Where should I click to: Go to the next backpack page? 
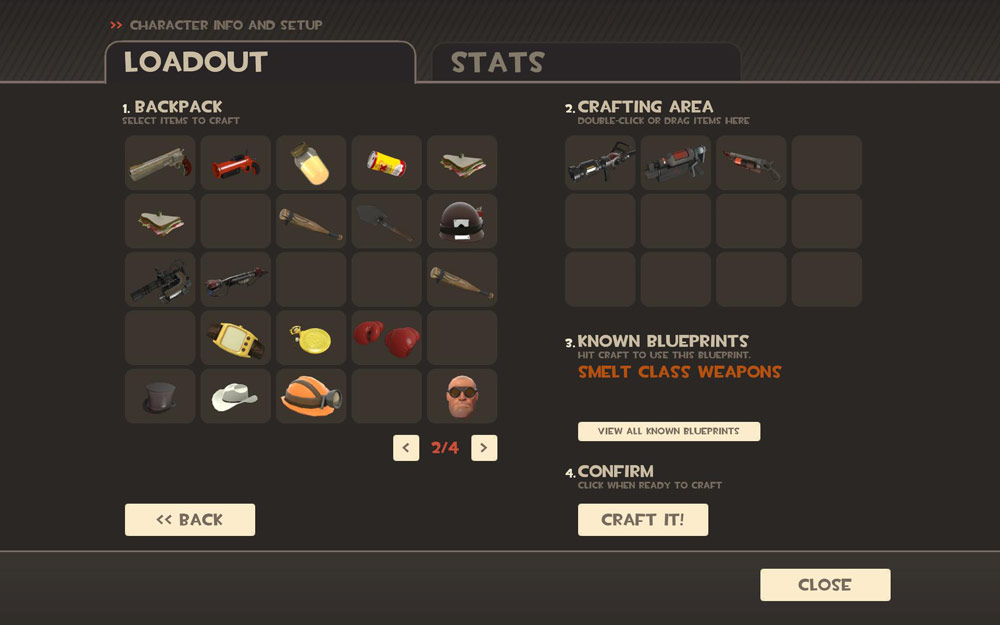(484, 448)
